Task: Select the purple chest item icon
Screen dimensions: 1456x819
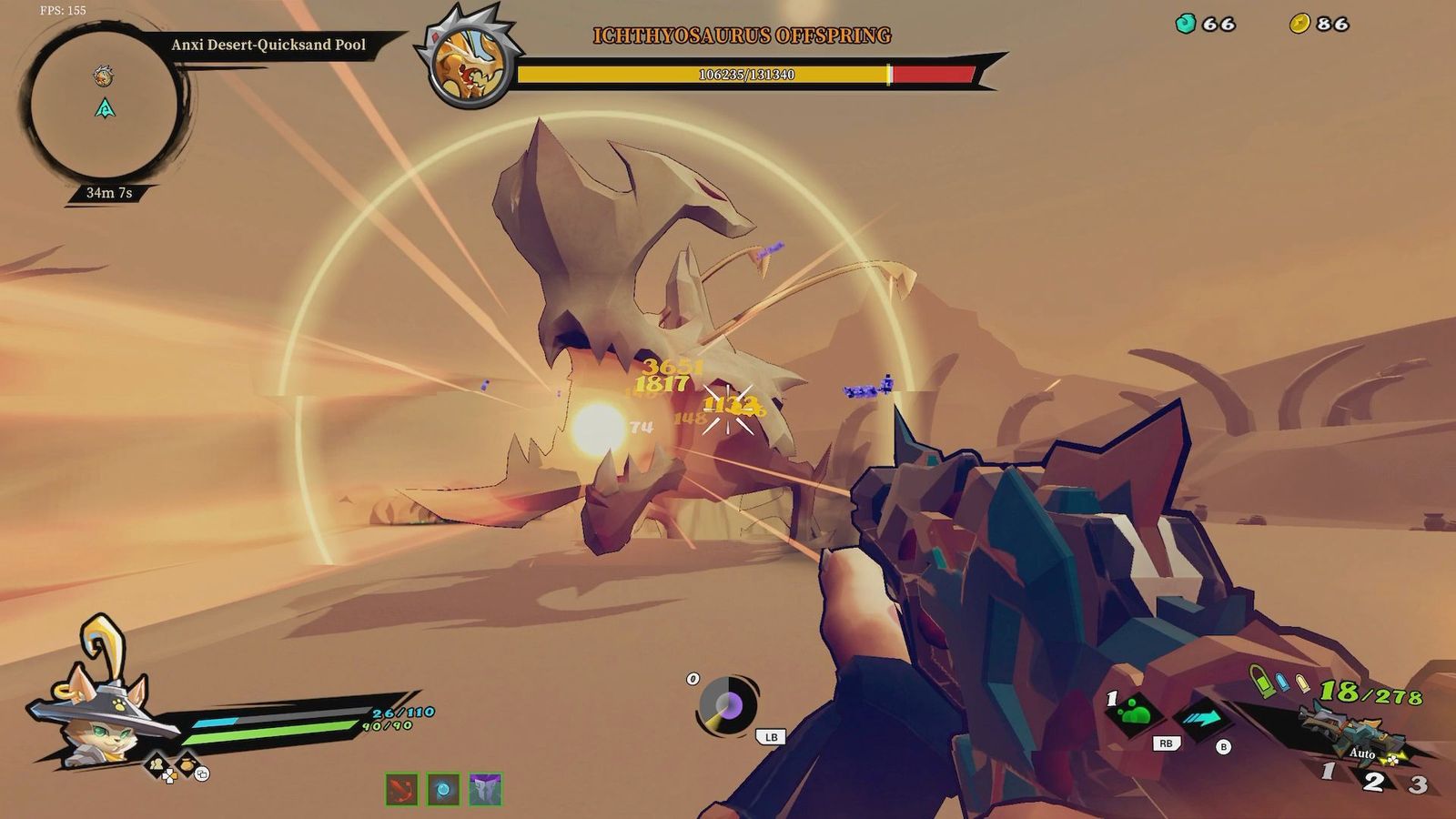Action: [x=485, y=790]
